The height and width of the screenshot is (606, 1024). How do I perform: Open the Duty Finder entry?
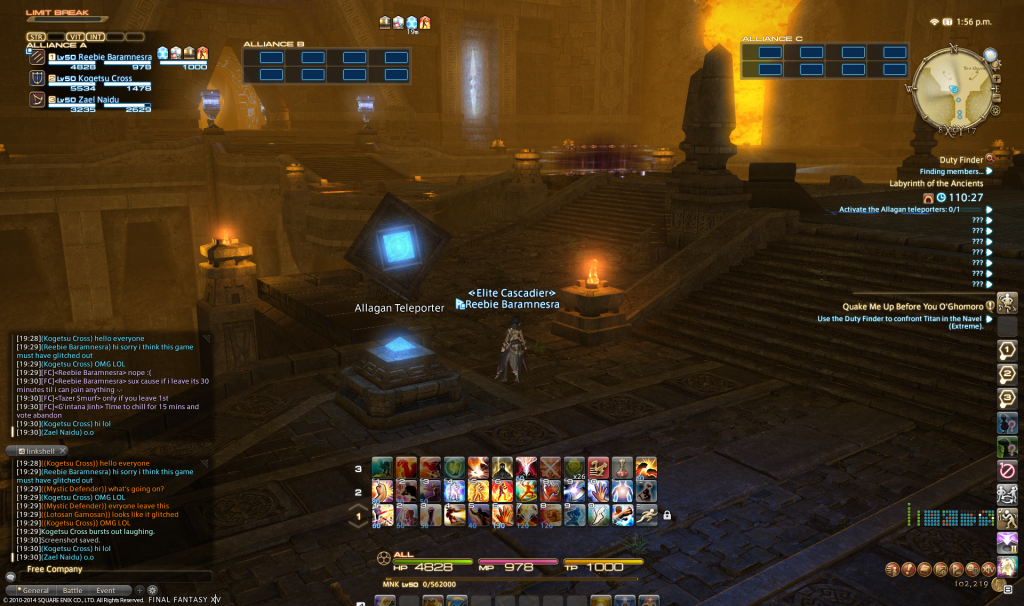962,158
